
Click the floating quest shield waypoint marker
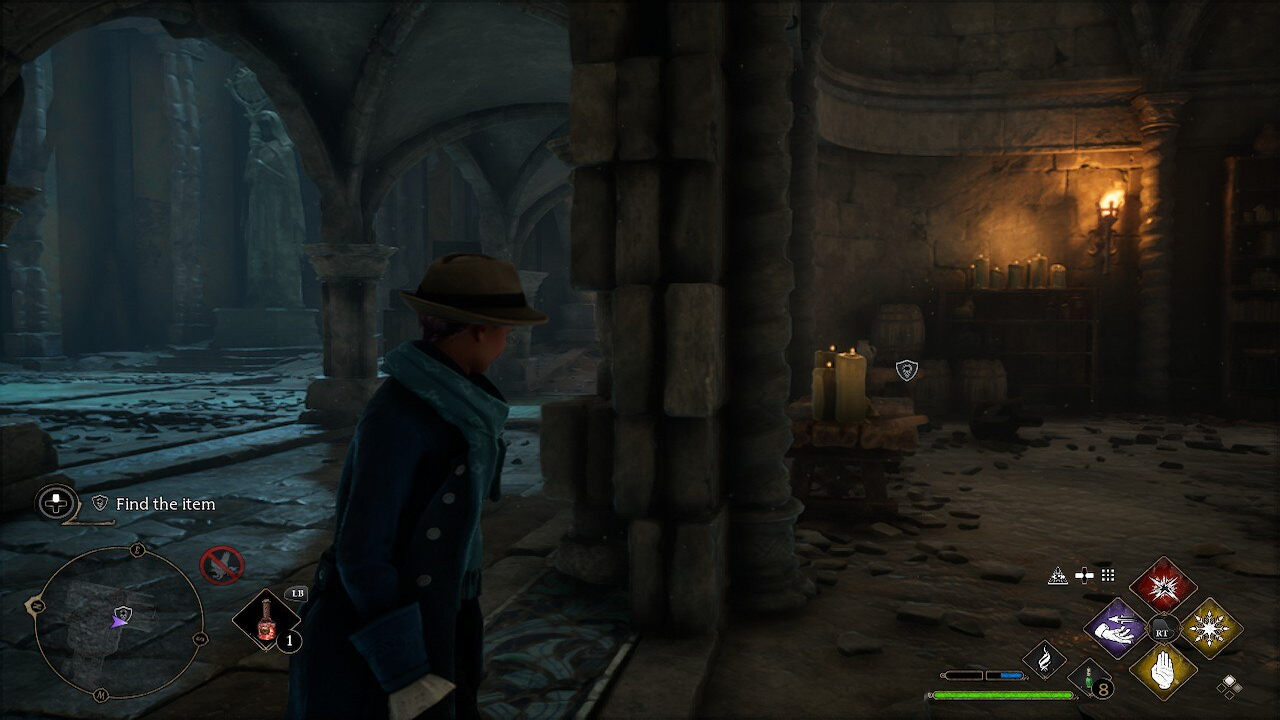[x=906, y=370]
